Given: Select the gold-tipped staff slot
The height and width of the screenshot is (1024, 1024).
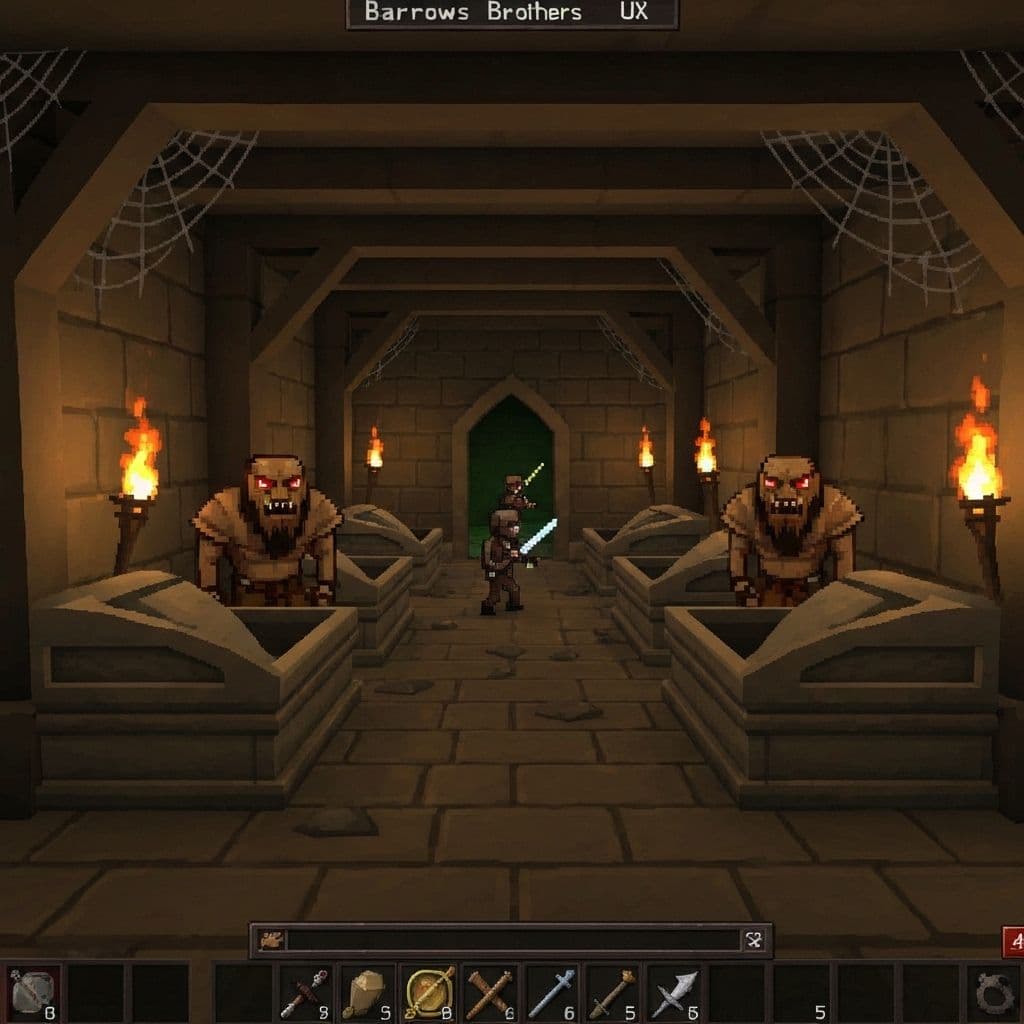Looking at the screenshot, I should [x=612, y=993].
